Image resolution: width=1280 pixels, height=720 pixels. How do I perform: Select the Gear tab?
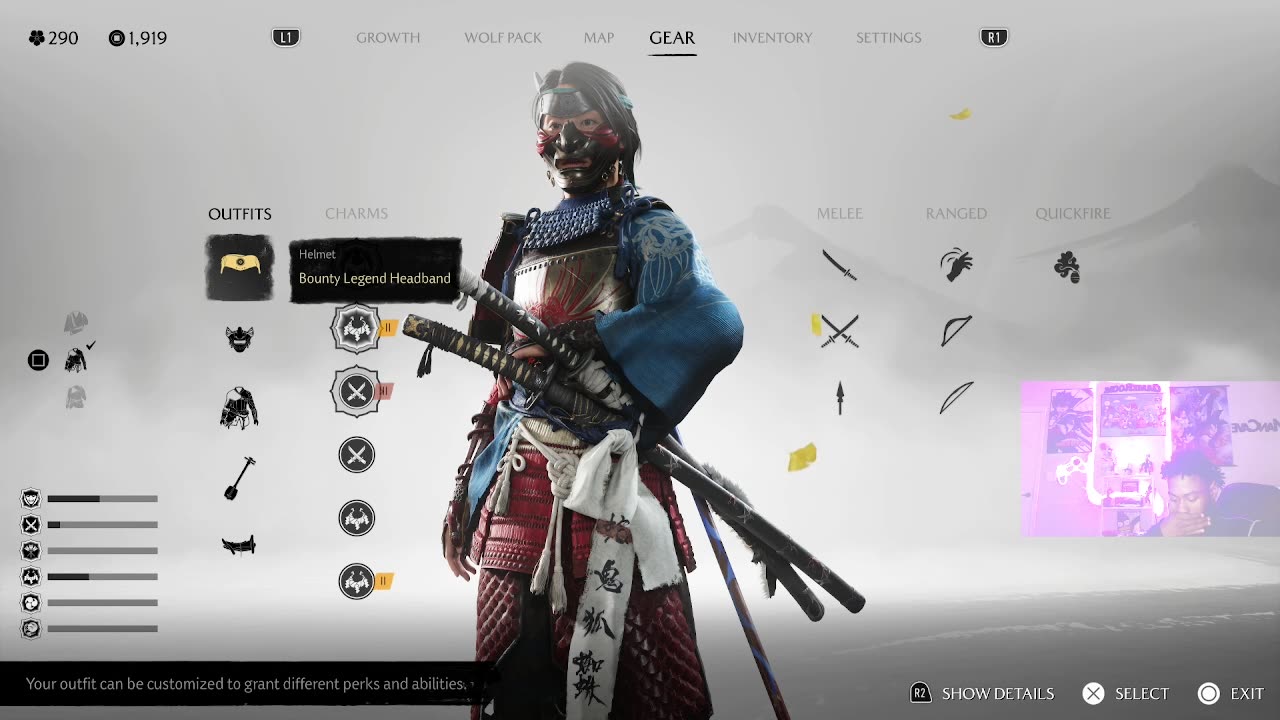[x=672, y=38]
